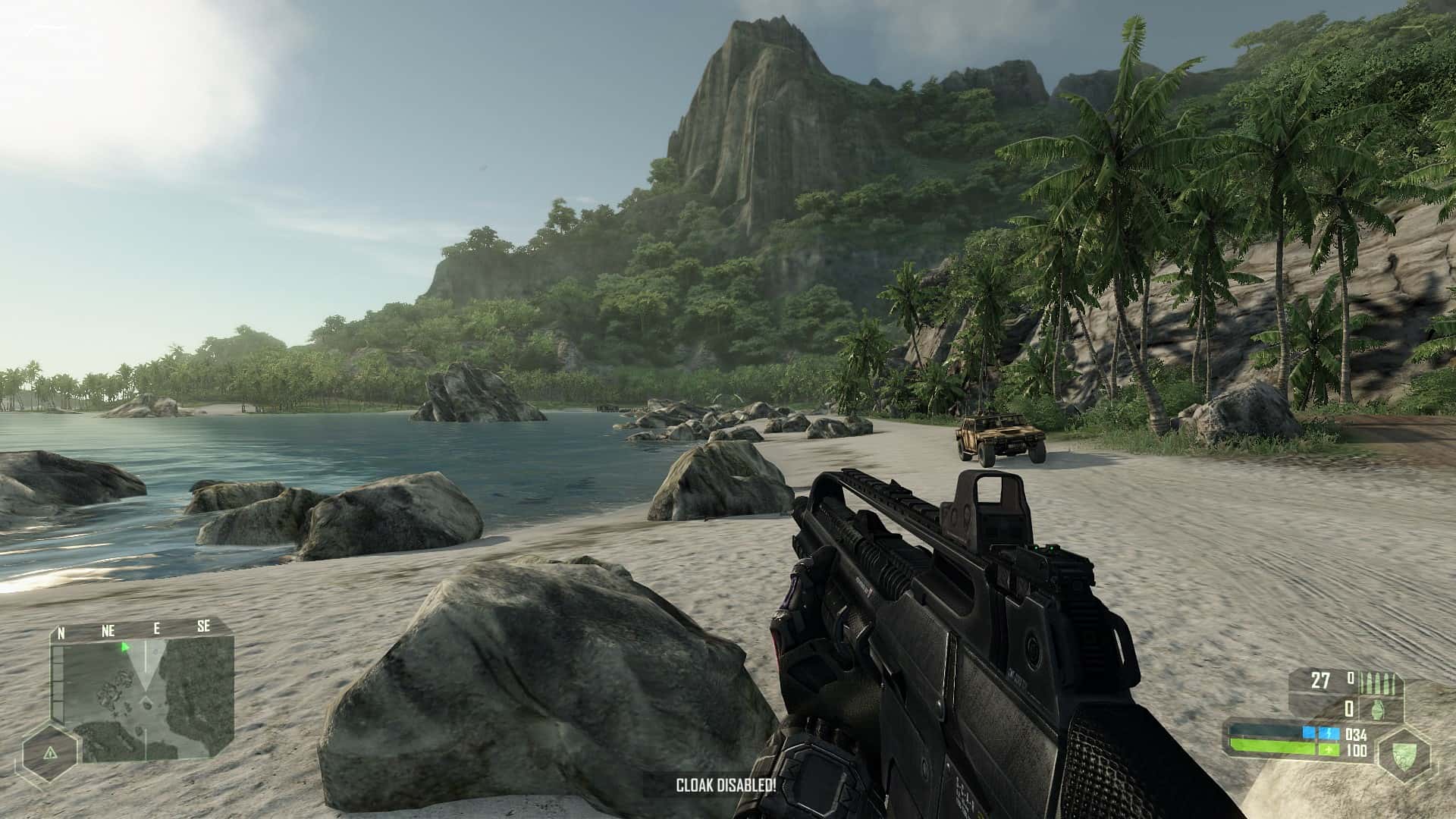Click the energy value reading 034
This screenshot has width=1456, height=819.
coord(1356,735)
